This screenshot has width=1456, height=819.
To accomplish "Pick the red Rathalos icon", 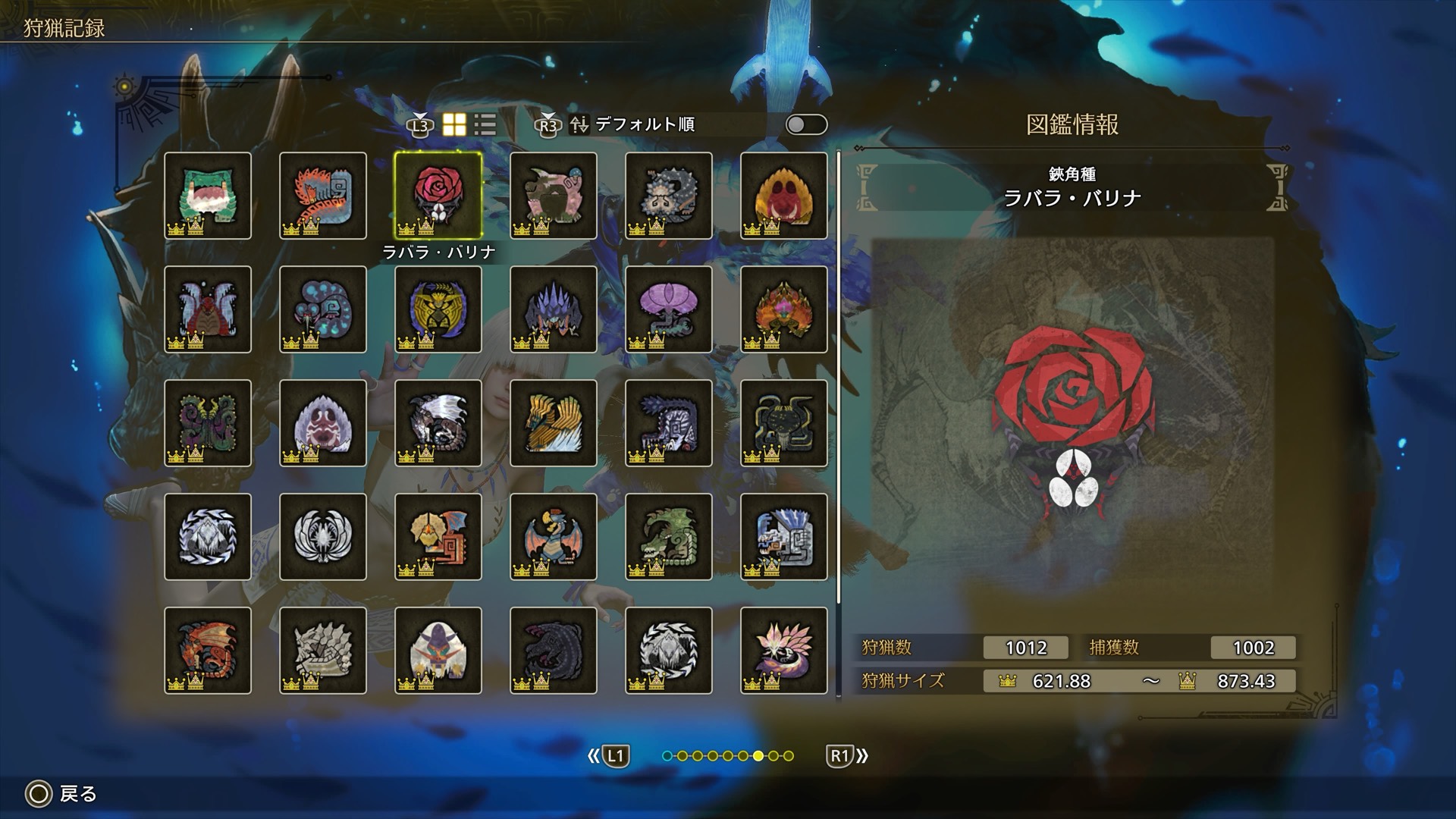I will (x=207, y=650).
